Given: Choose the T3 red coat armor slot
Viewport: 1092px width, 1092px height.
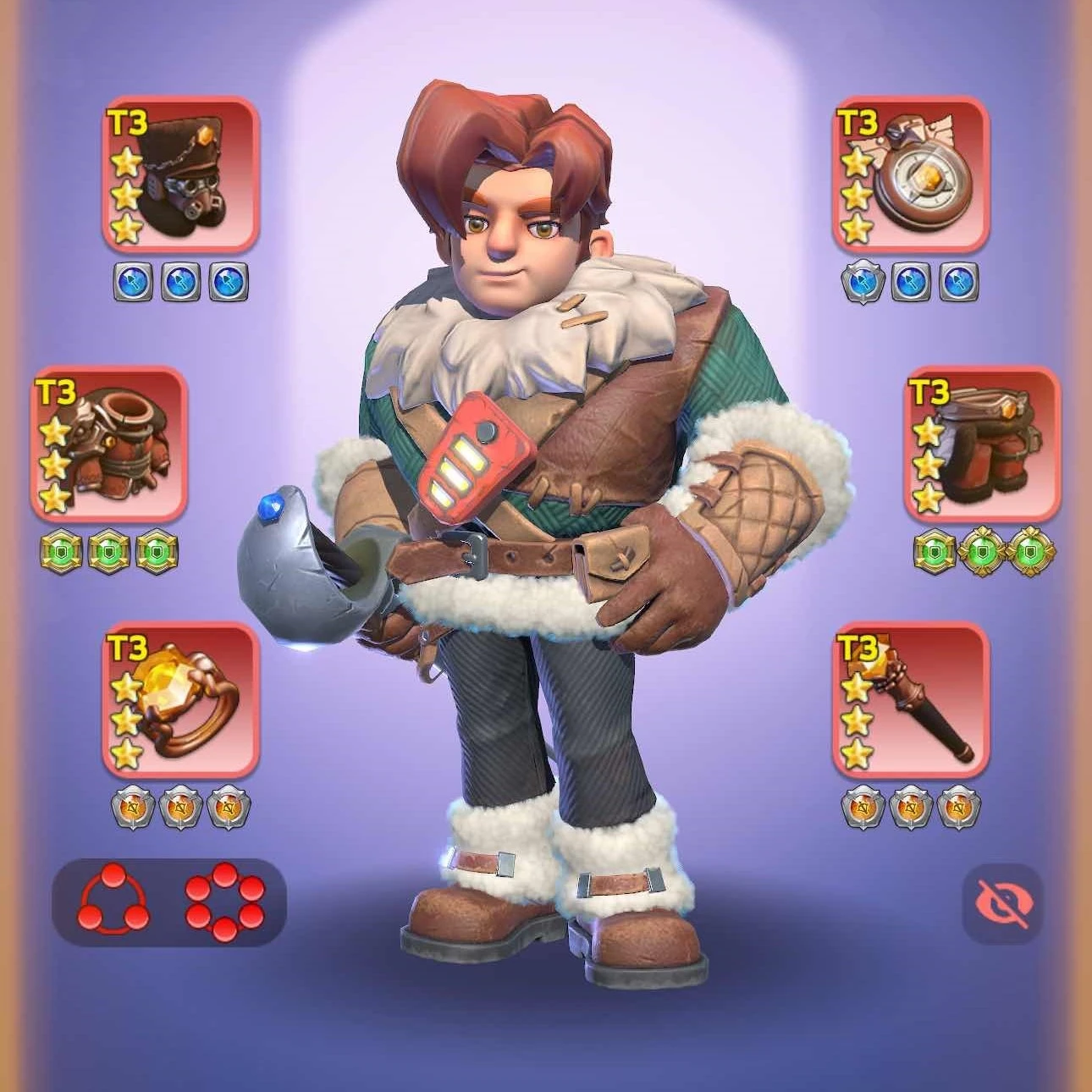Looking at the screenshot, I should click(109, 443).
